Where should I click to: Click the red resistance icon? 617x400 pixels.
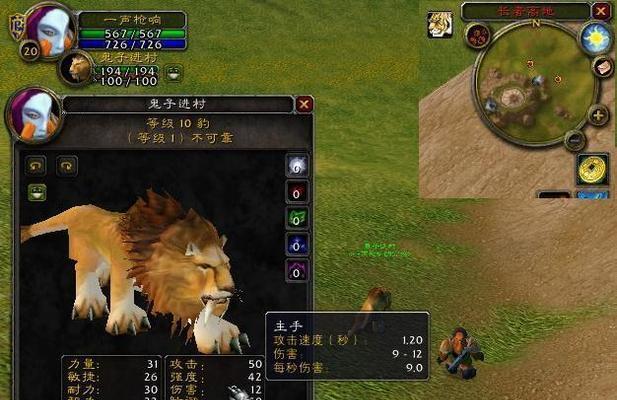point(297,192)
